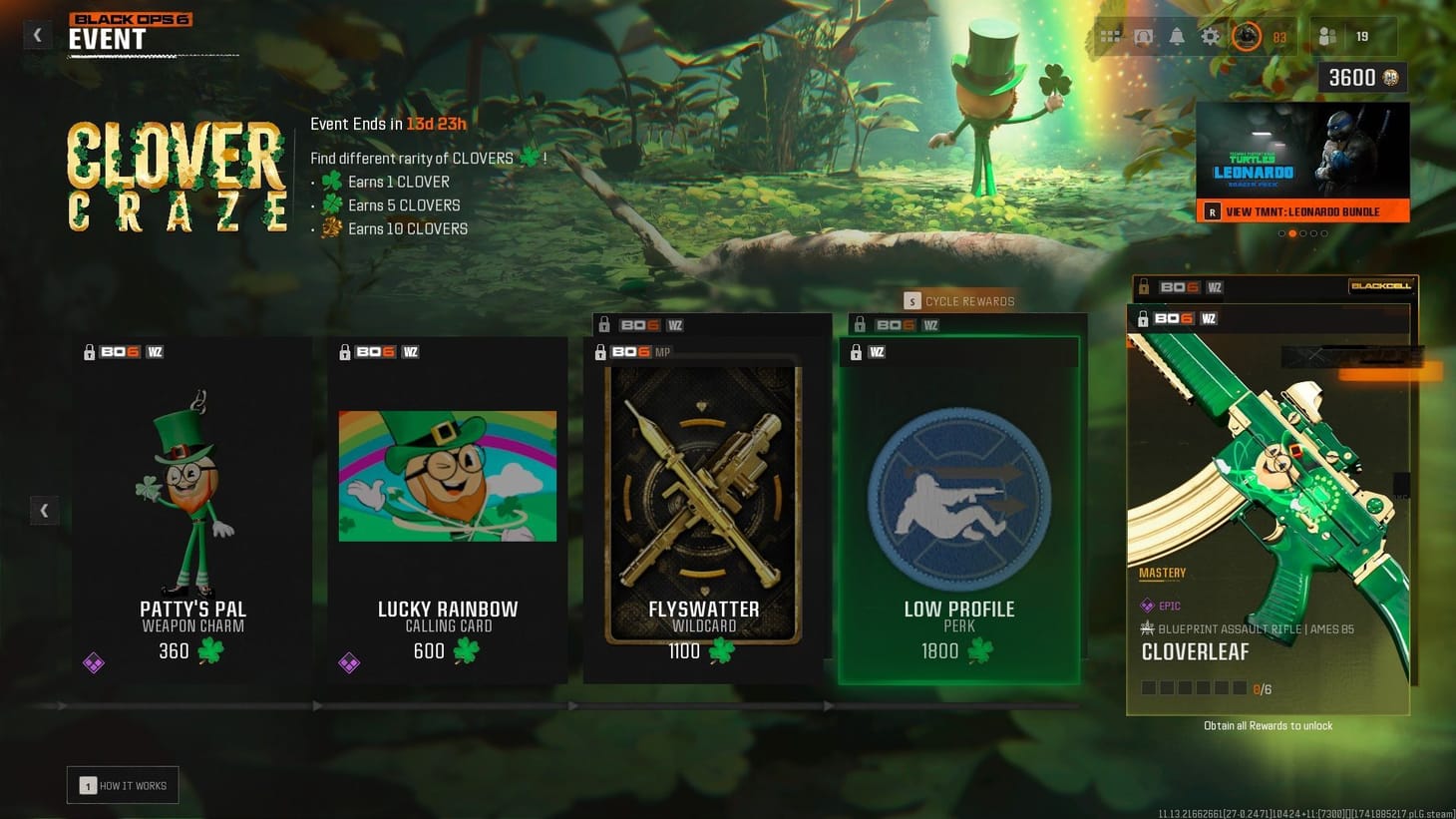Select the second carousel dot below Leonardo banner
Screen dimensions: 1456x819
pyautogui.click(x=1293, y=232)
